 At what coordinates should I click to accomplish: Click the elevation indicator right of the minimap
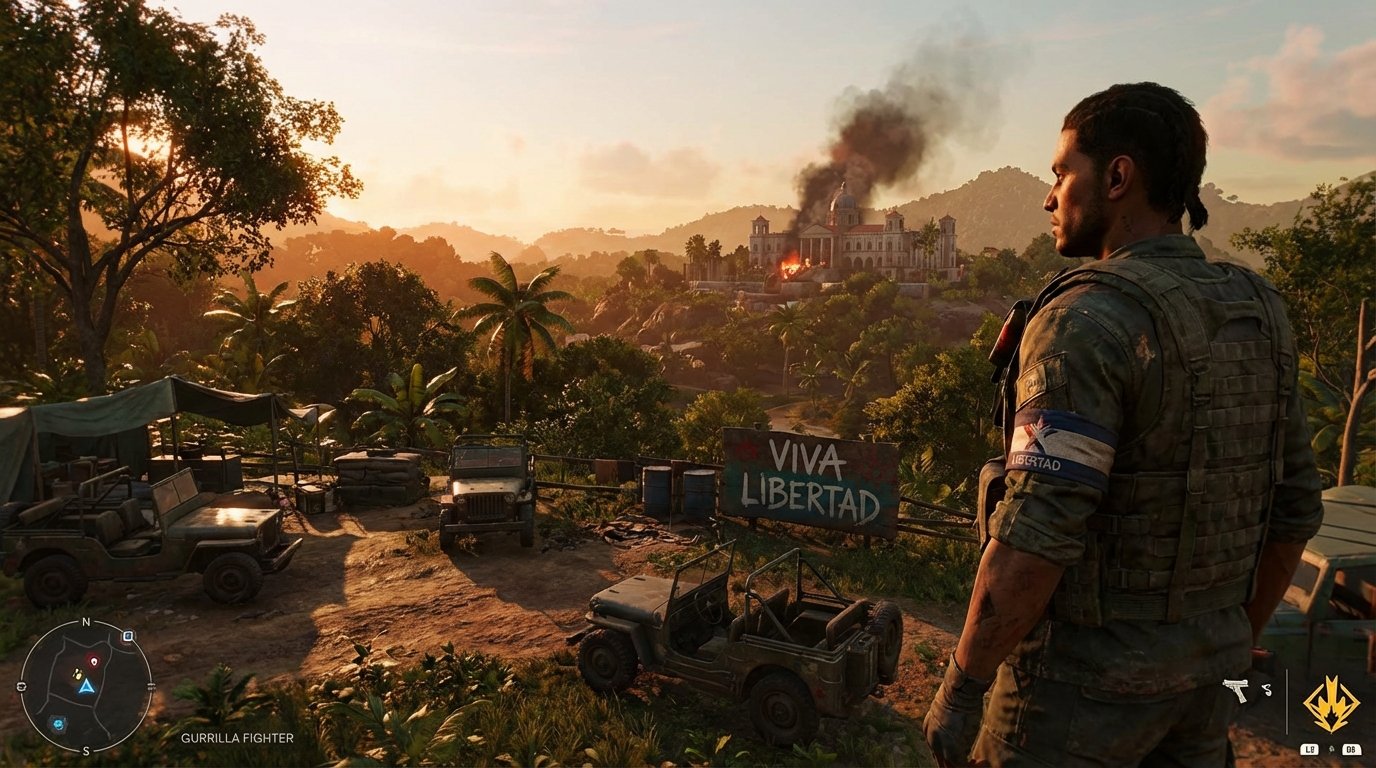[x=151, y=687]
